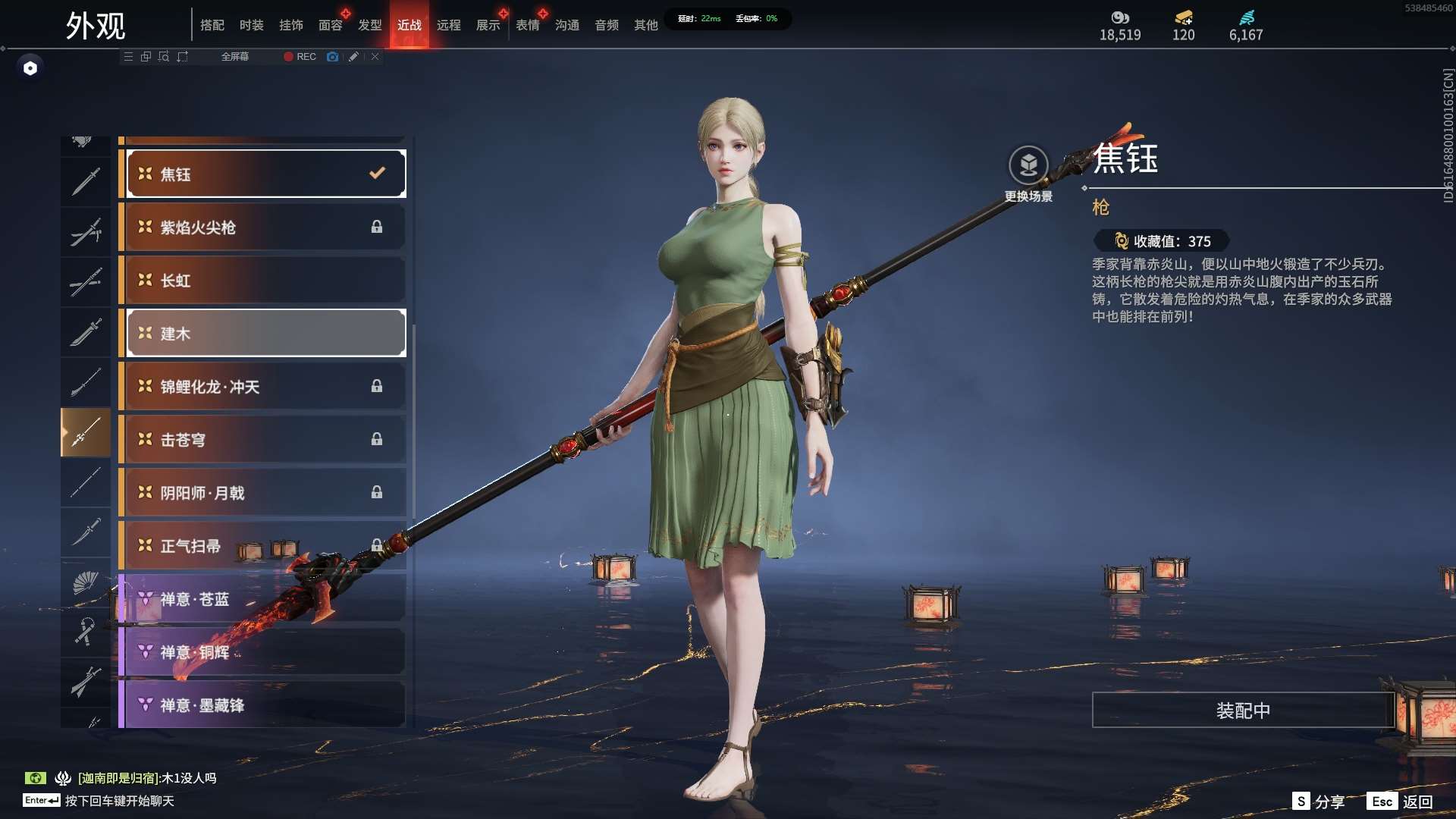Open the 表情 tab
The width and height of the screenshot is (1456, 819).
[527, 25]
